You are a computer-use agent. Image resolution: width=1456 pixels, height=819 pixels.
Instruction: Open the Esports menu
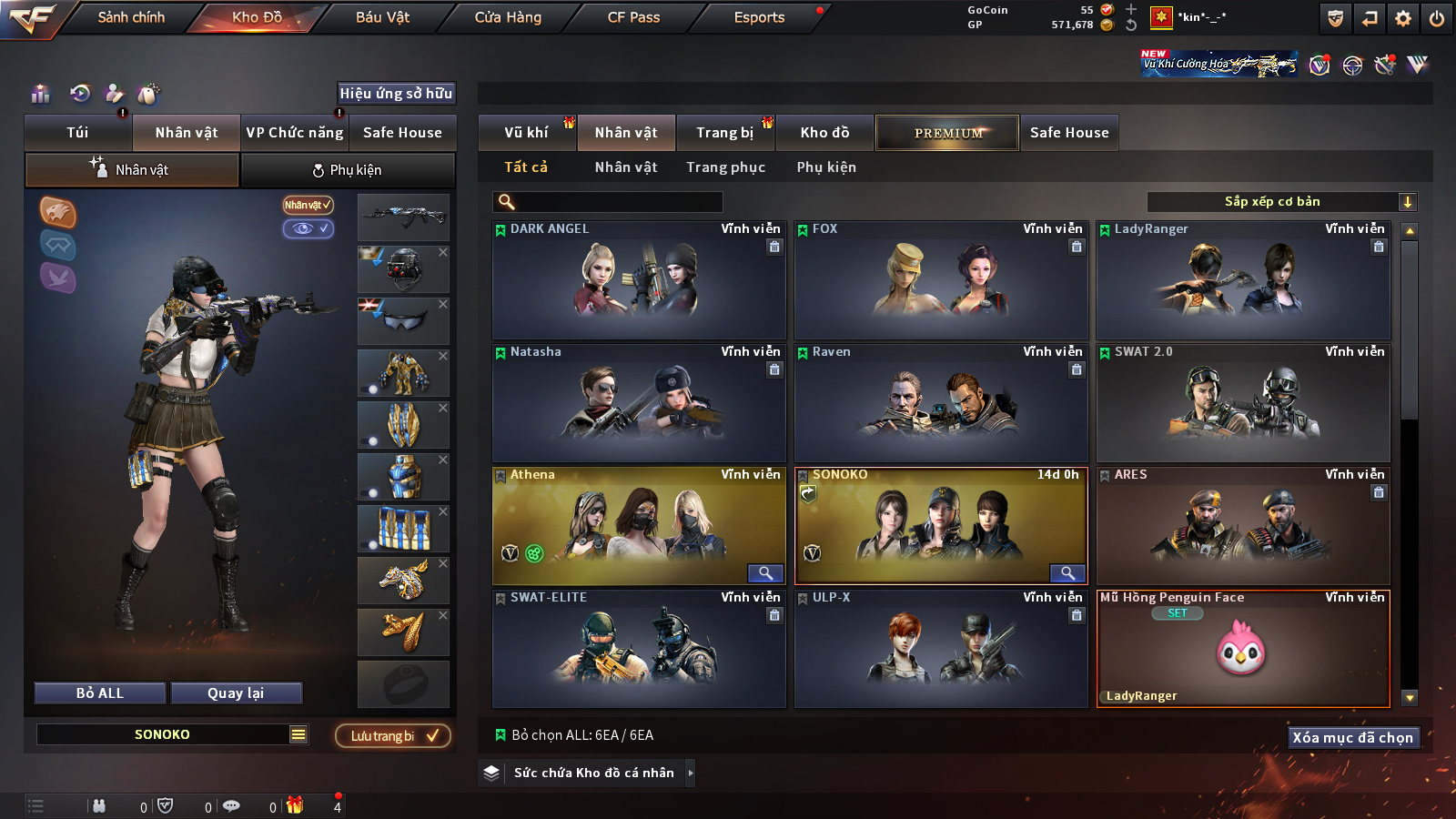click(759, 17)
